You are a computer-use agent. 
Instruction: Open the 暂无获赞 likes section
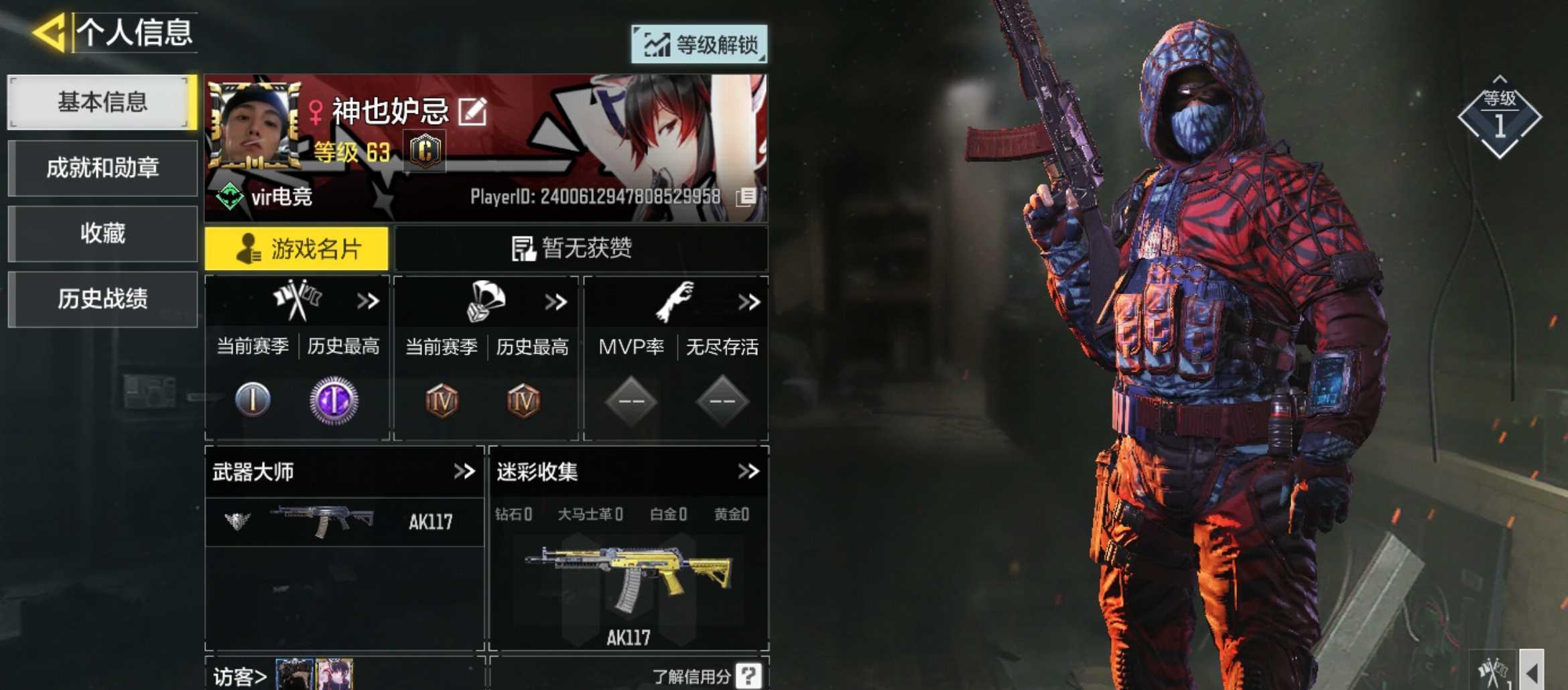coord(580,249)
